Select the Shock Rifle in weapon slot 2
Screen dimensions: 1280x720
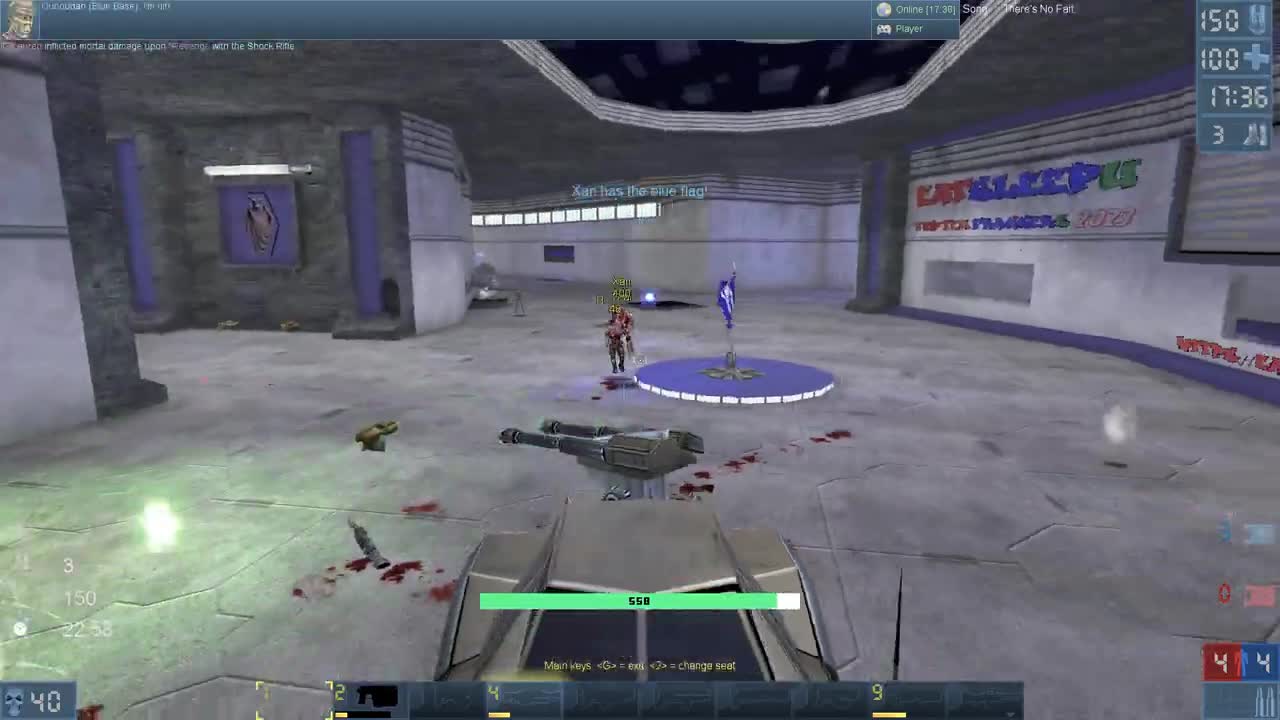coord(368,695)
